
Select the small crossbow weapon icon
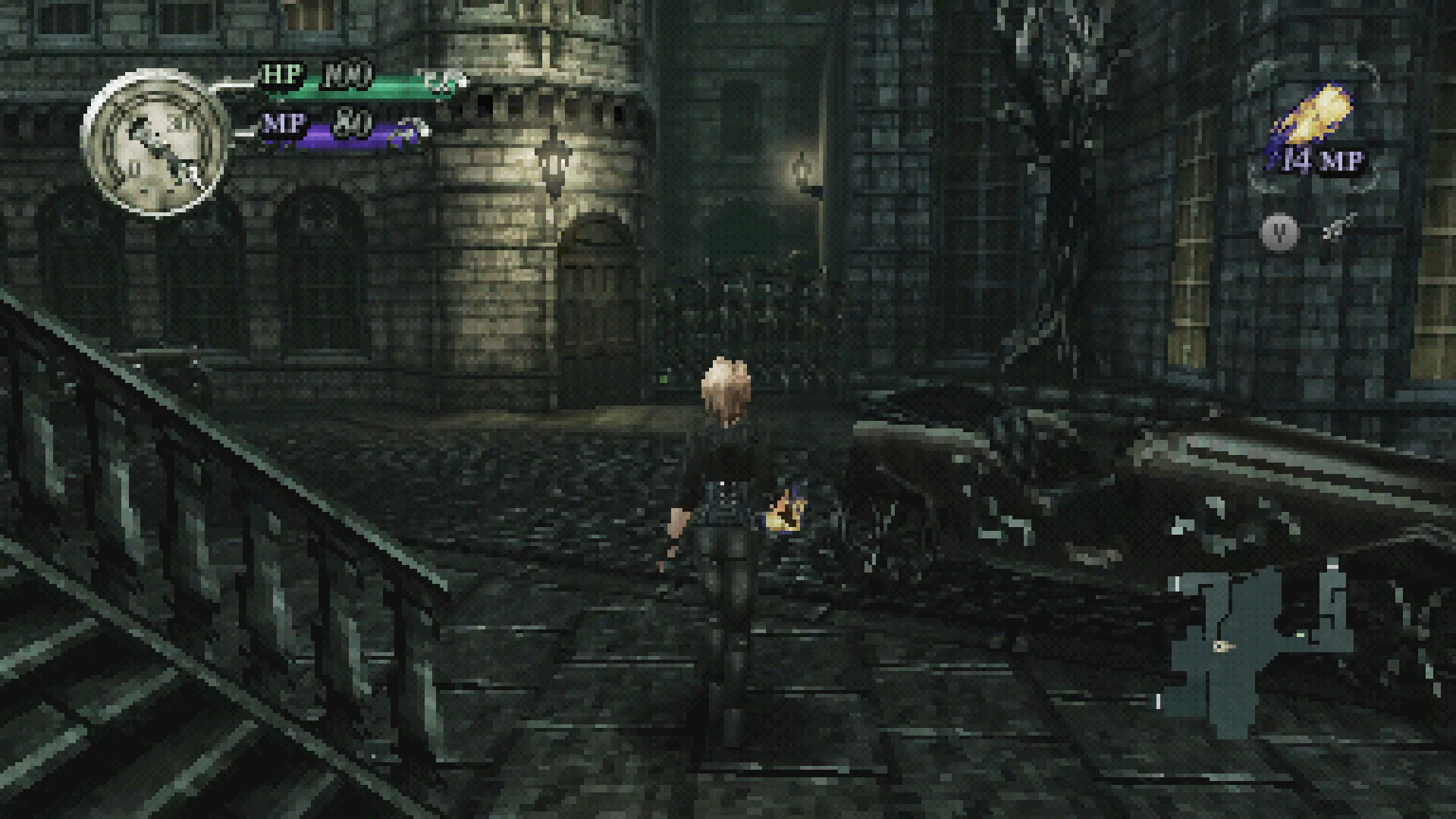tap(1338, 227)
